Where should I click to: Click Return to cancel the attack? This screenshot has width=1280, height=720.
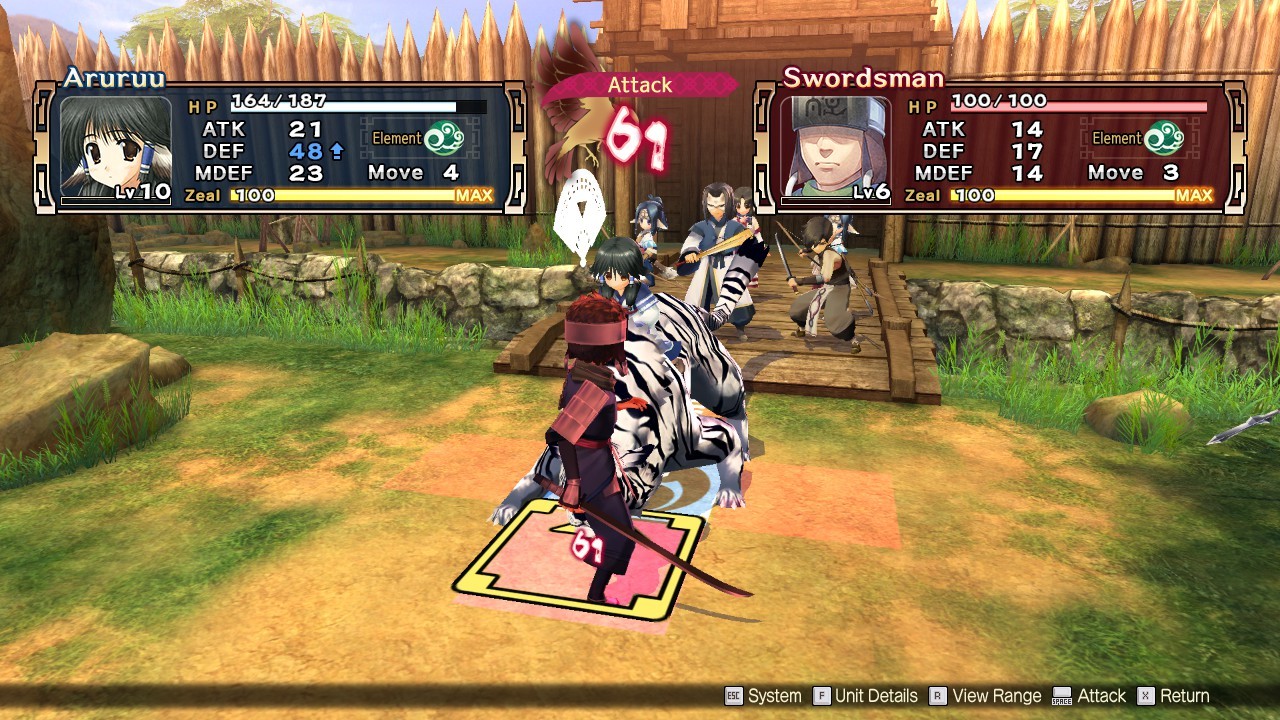click(1188, 695)
